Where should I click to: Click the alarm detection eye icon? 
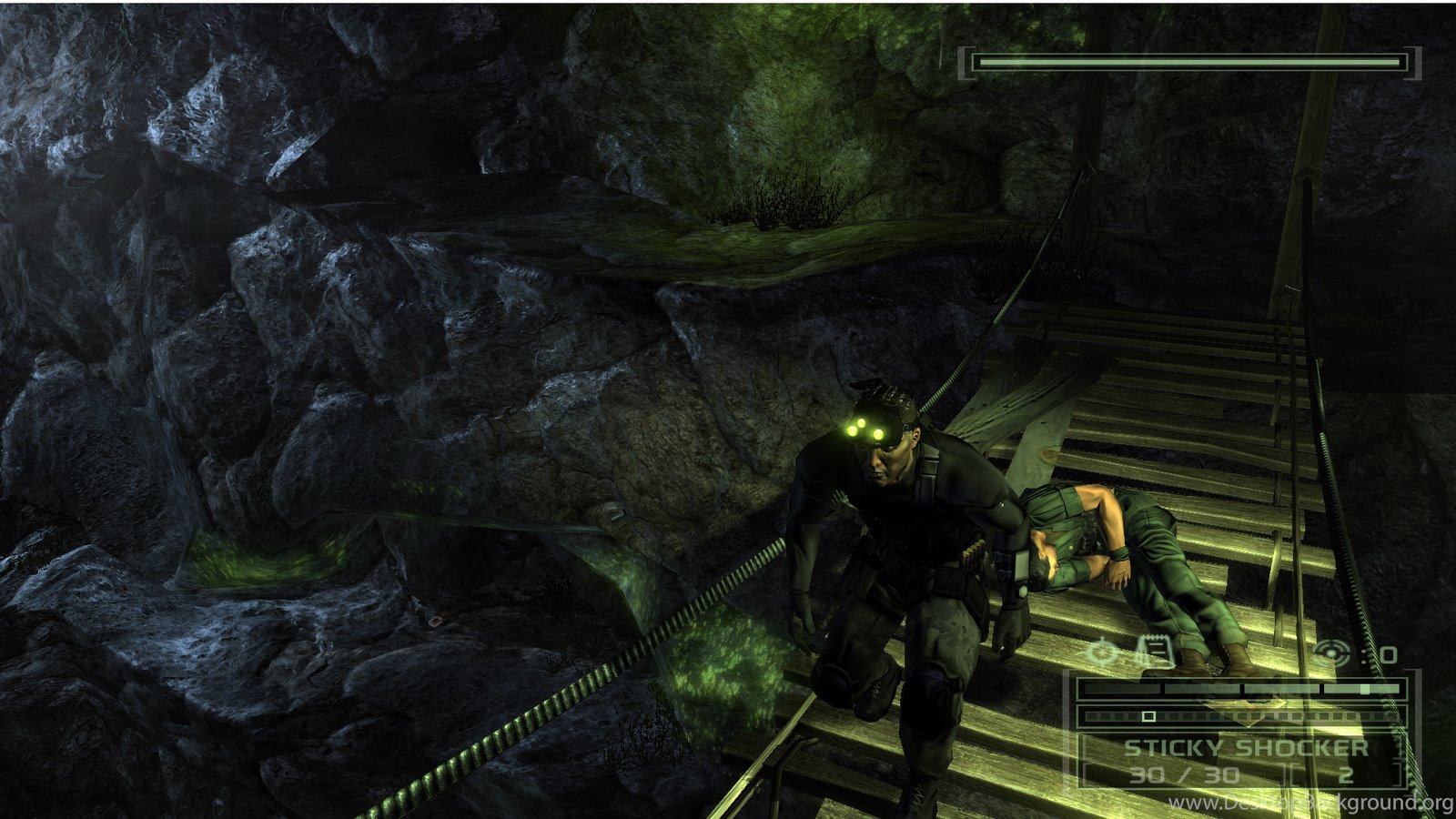click(1333, 652)
